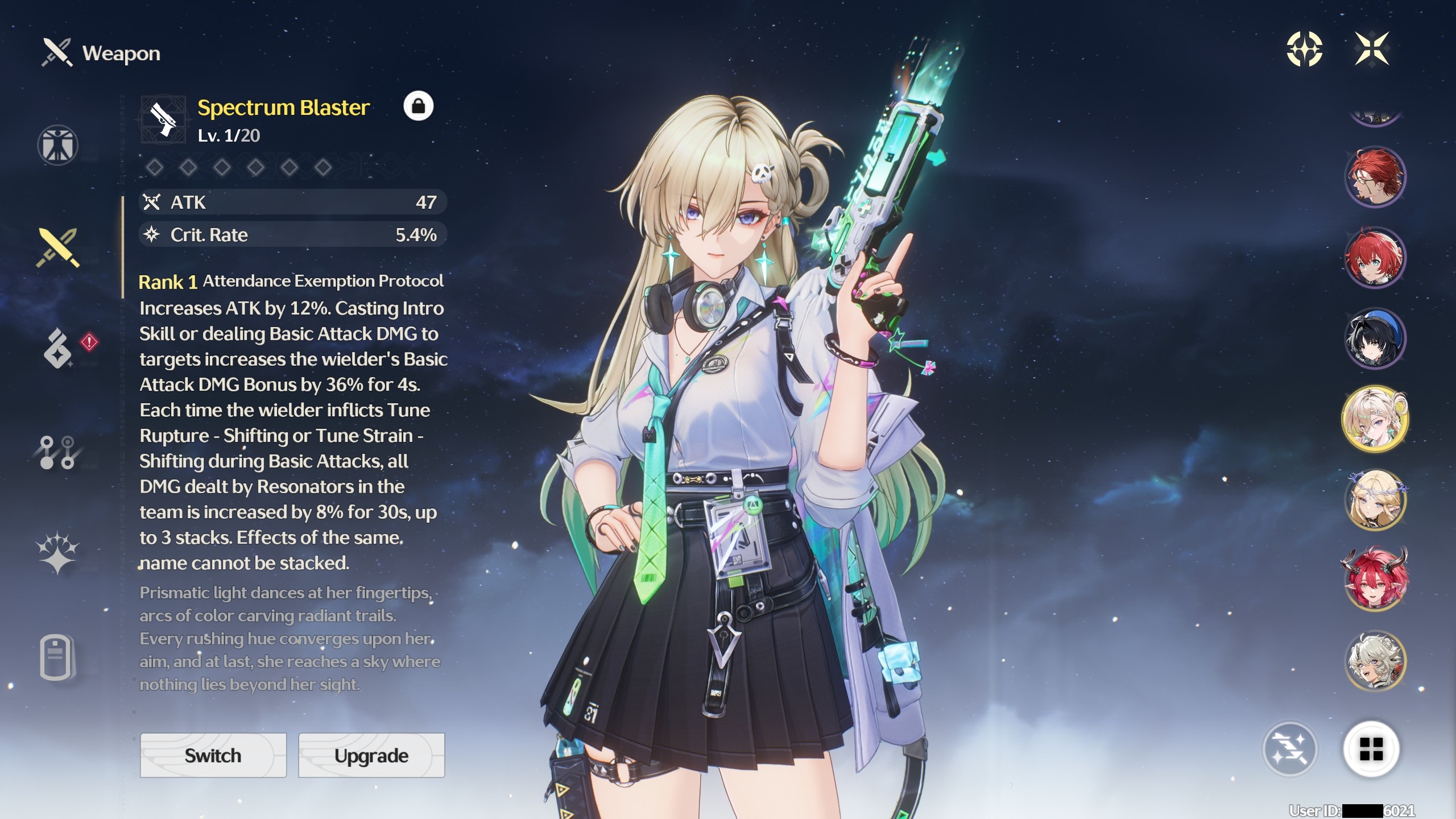
Task: Select the highlighted blonde gunner portrait
Action: tap(1375, 419)
